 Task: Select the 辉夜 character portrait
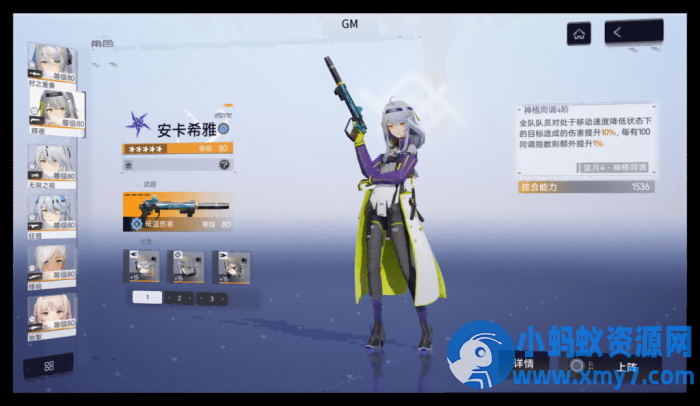pos(59,113)
